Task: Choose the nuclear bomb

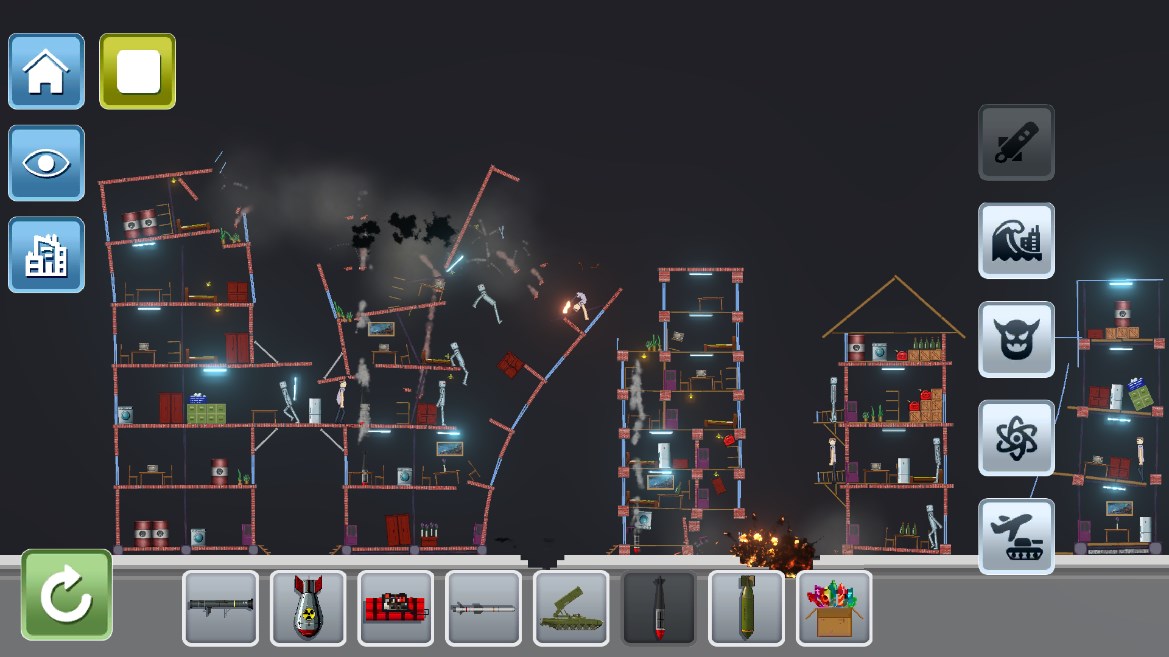Action: pos(308,608)
